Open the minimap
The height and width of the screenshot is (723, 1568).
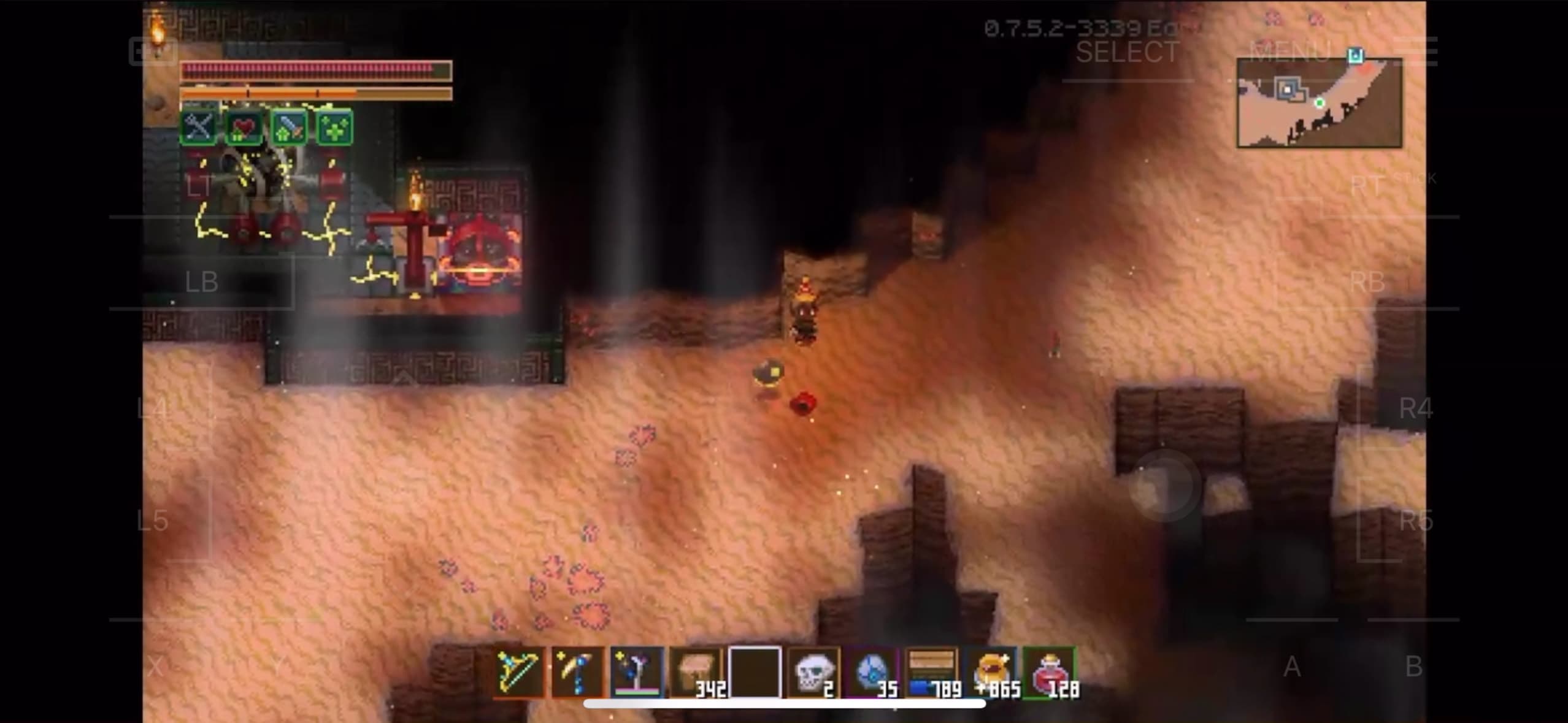point(1319,103)
